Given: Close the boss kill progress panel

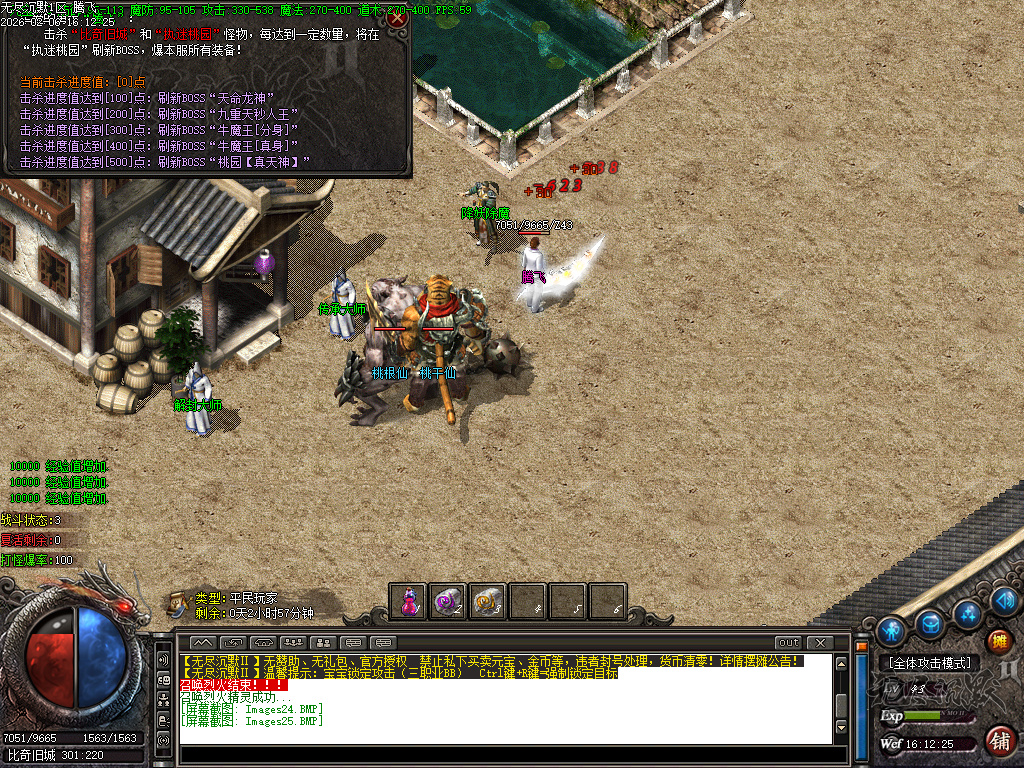Looking at the screenshot, I should point(397,17).
